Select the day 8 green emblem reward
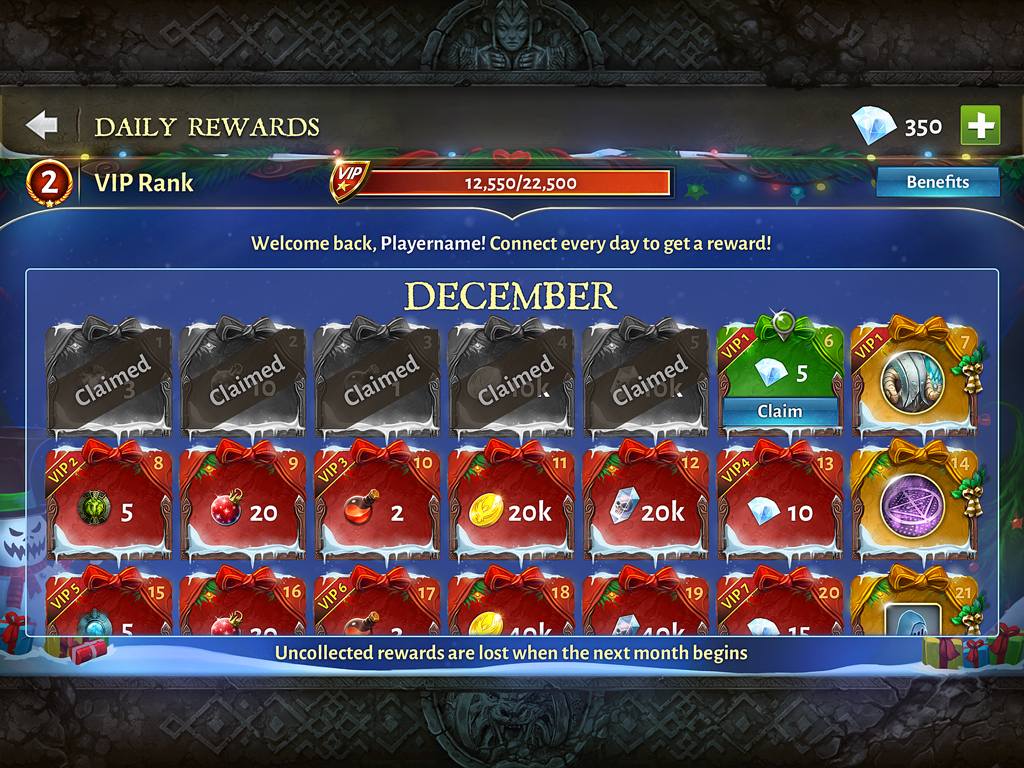 coord(108,507)
